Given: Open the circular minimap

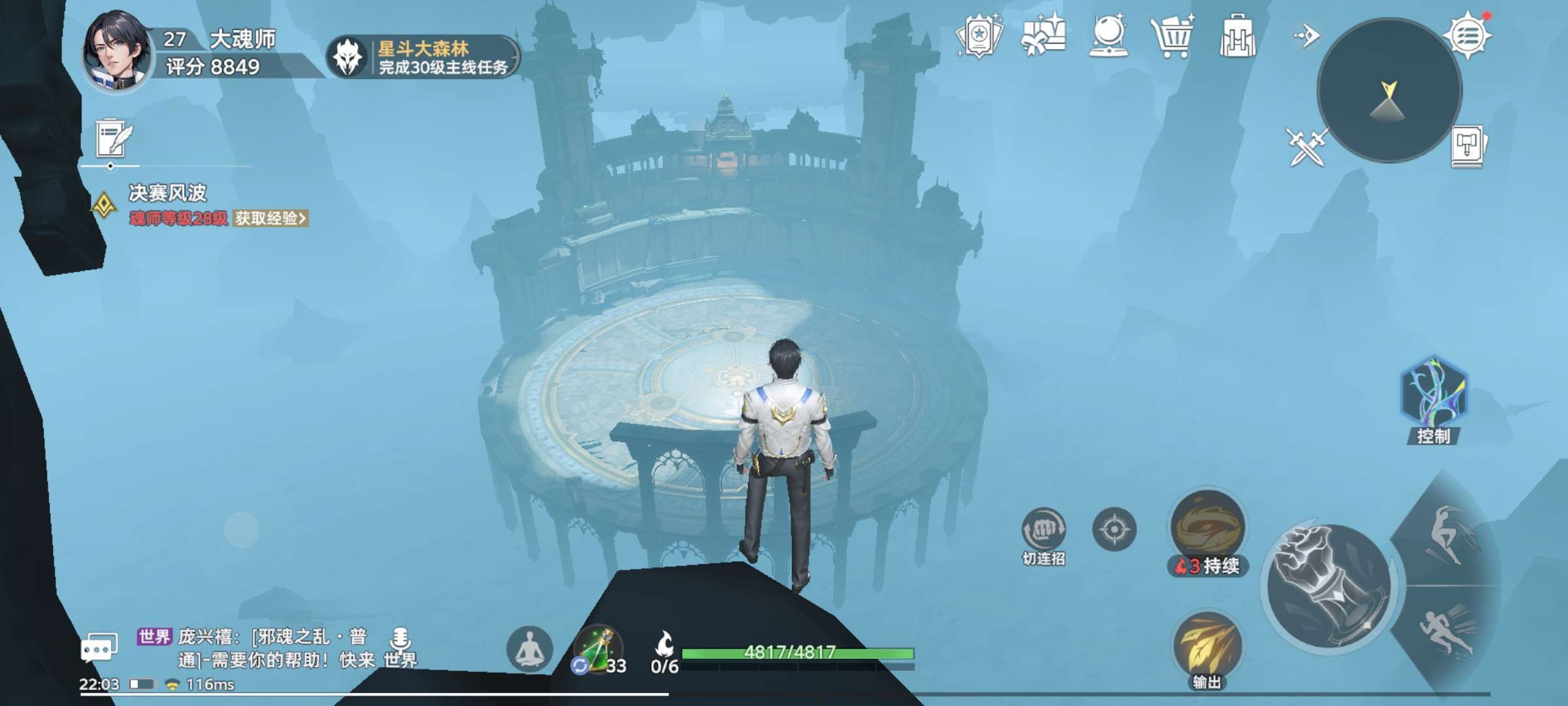Looking at the screenshot, I should tap(1389, 90).
